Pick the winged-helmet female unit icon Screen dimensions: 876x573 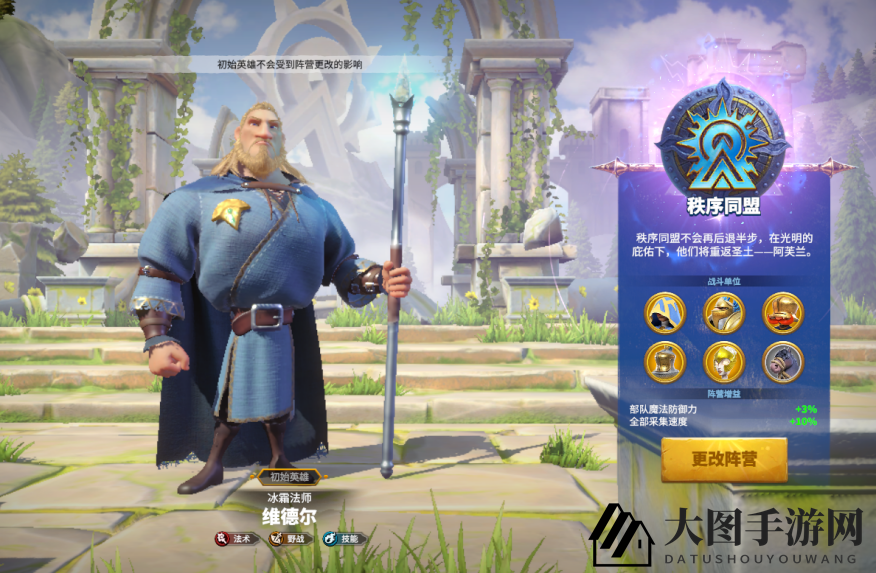723,361
